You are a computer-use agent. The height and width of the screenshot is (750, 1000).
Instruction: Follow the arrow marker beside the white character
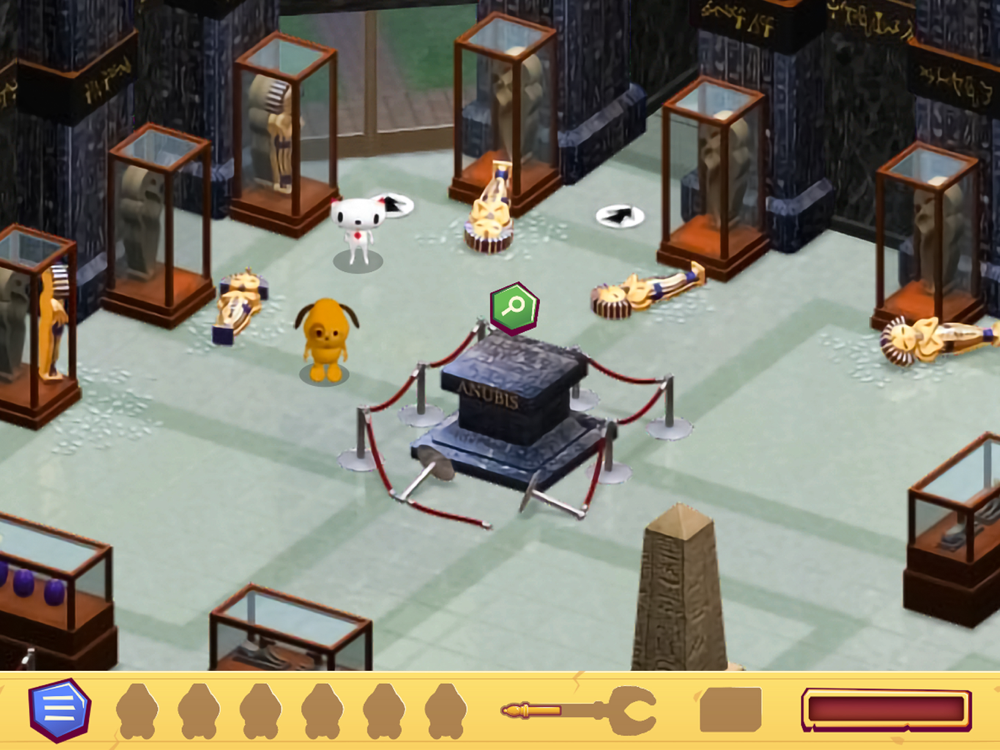393,205
